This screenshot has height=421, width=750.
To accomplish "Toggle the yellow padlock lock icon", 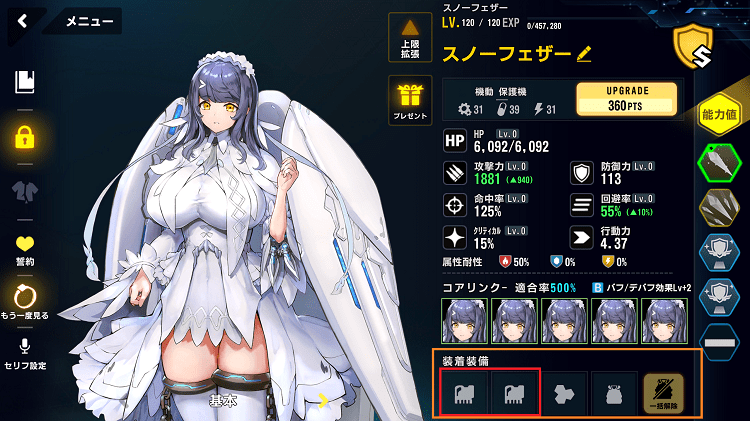I will (25, 136).
